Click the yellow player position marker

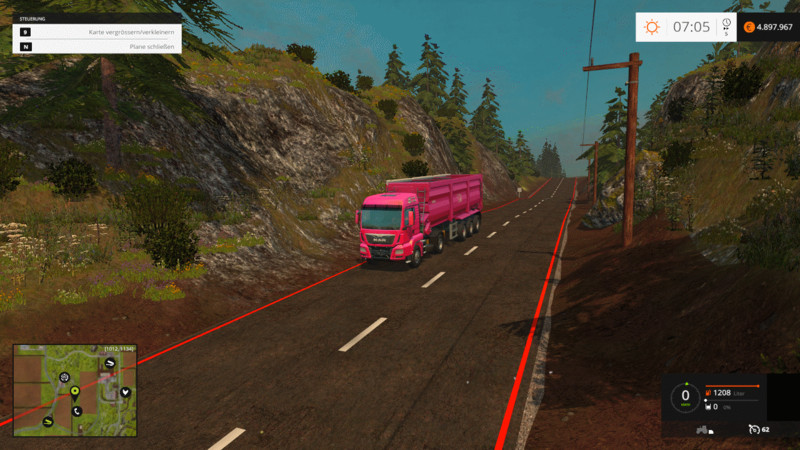click(x=75, y=393)
